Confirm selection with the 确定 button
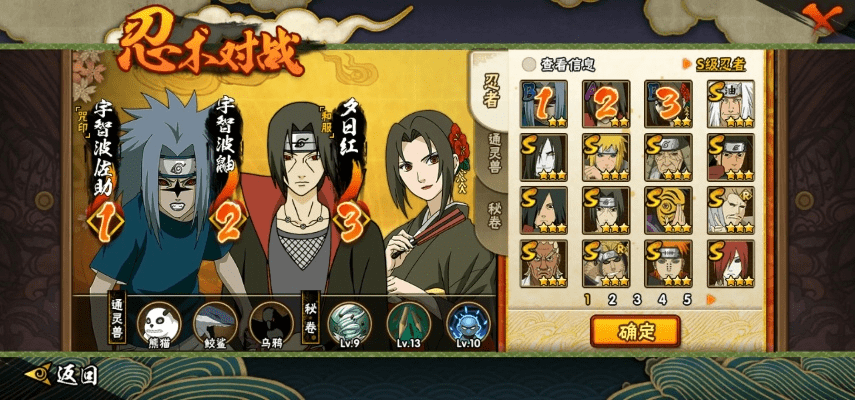Image resolution: width=855 pixels, height=400 pixels. click(x=635, y=329)
